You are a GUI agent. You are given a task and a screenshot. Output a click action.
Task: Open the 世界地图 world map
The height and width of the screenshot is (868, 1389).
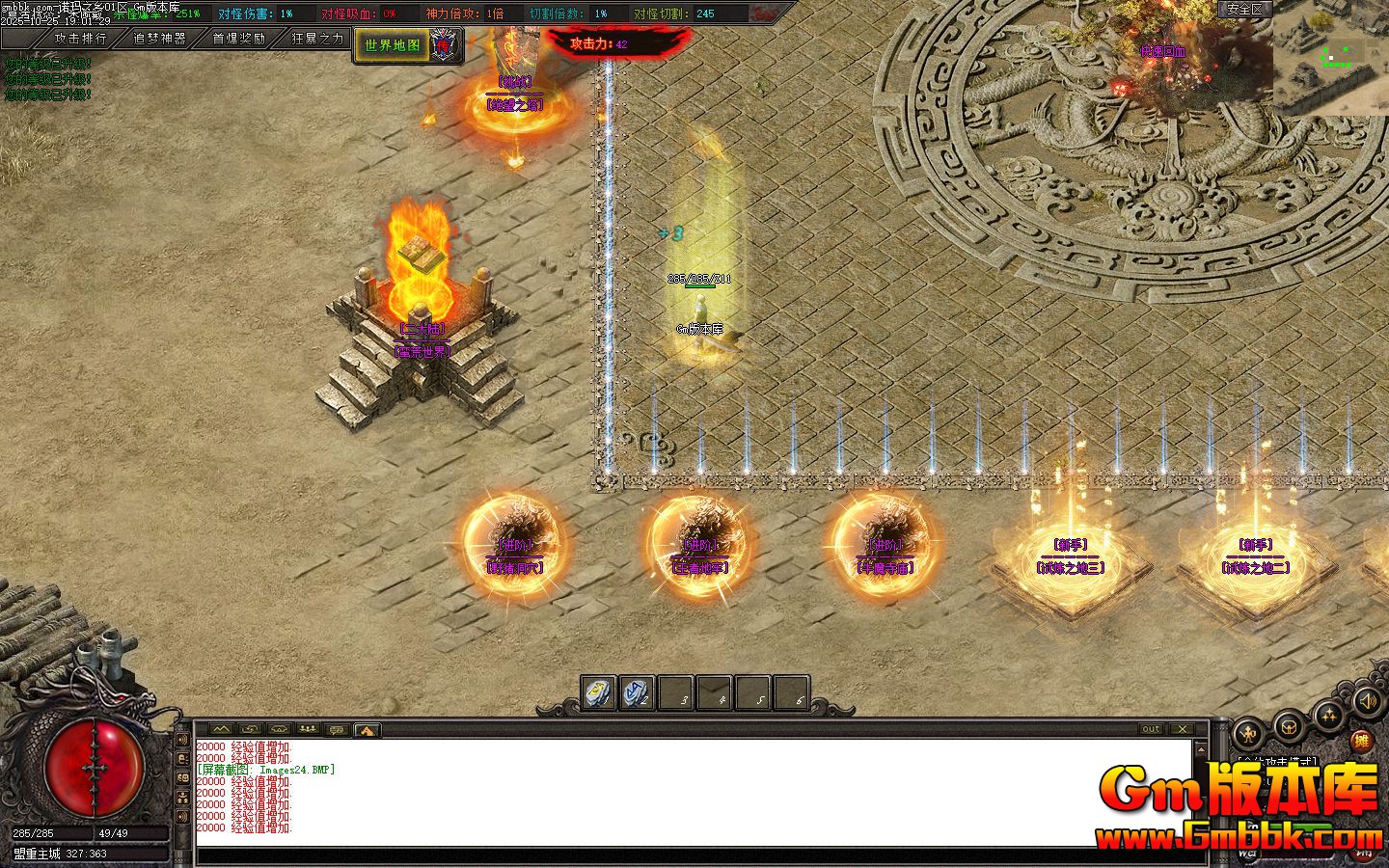coord(393,45)
